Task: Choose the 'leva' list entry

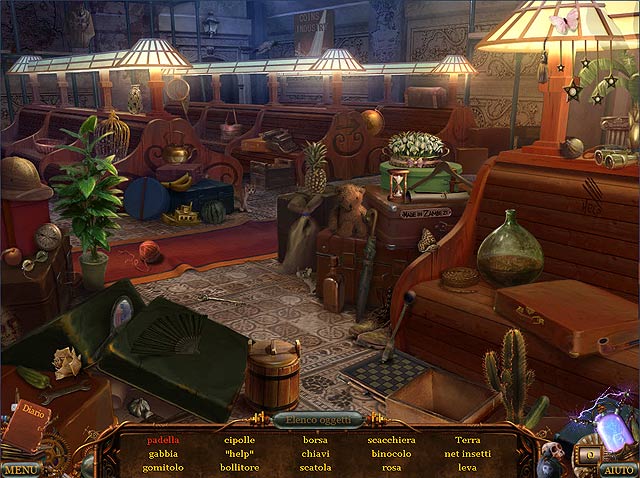Action: [x=467, y=467]
